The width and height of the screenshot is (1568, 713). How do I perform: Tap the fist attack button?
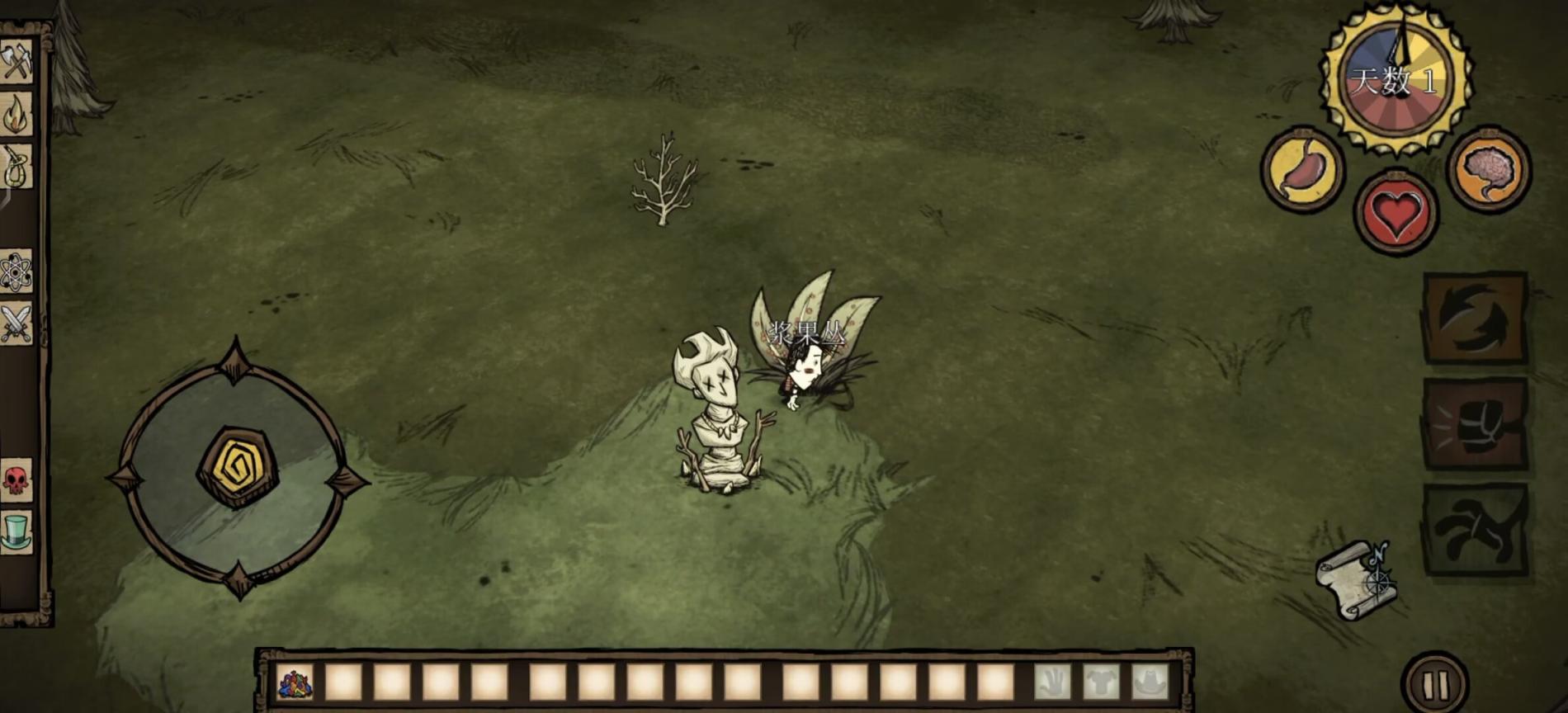click(1476, 424)
